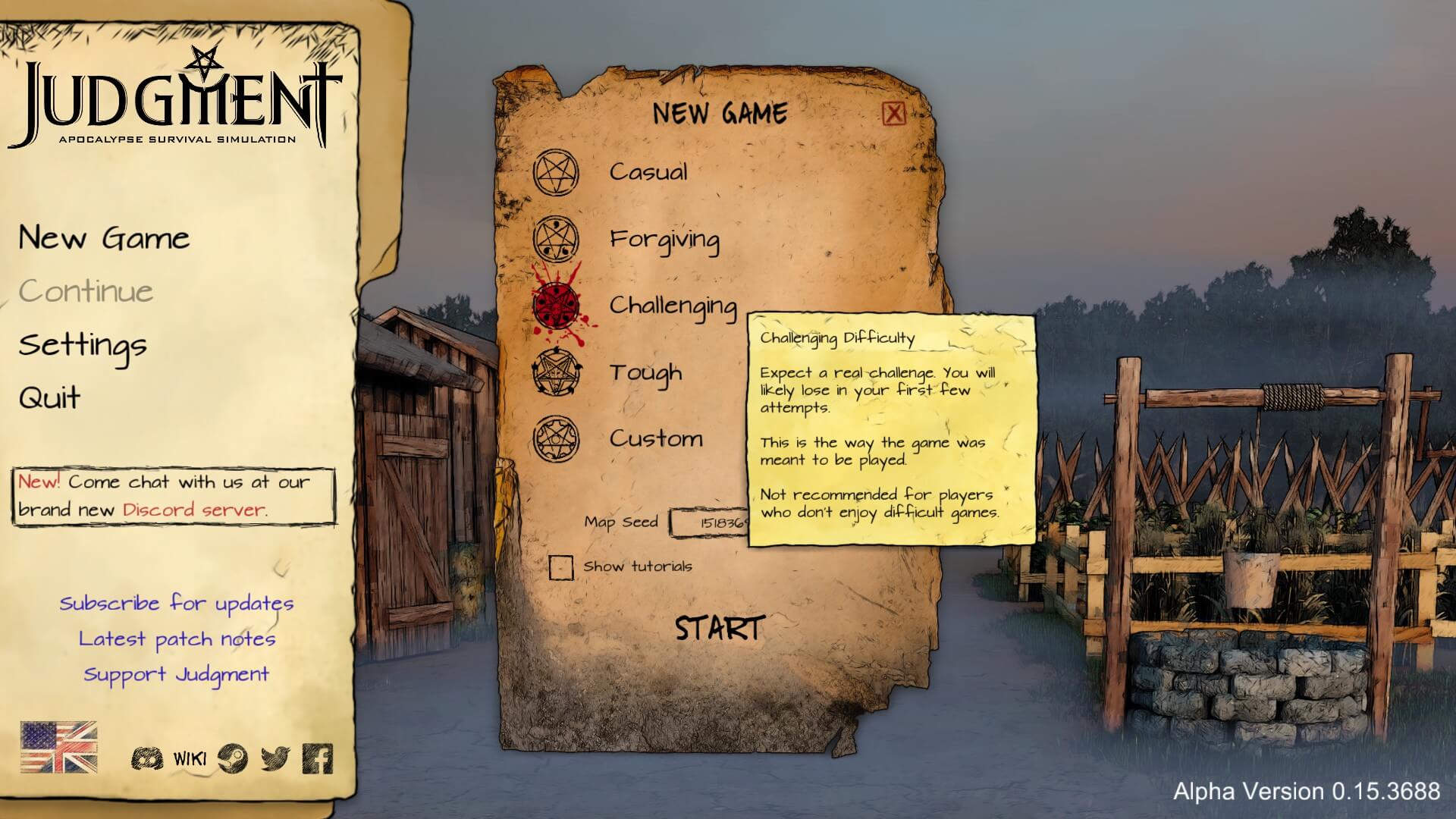Change language via the flag icon
This screenshot has height=819, width=1456.
click(x=59, y=747)
